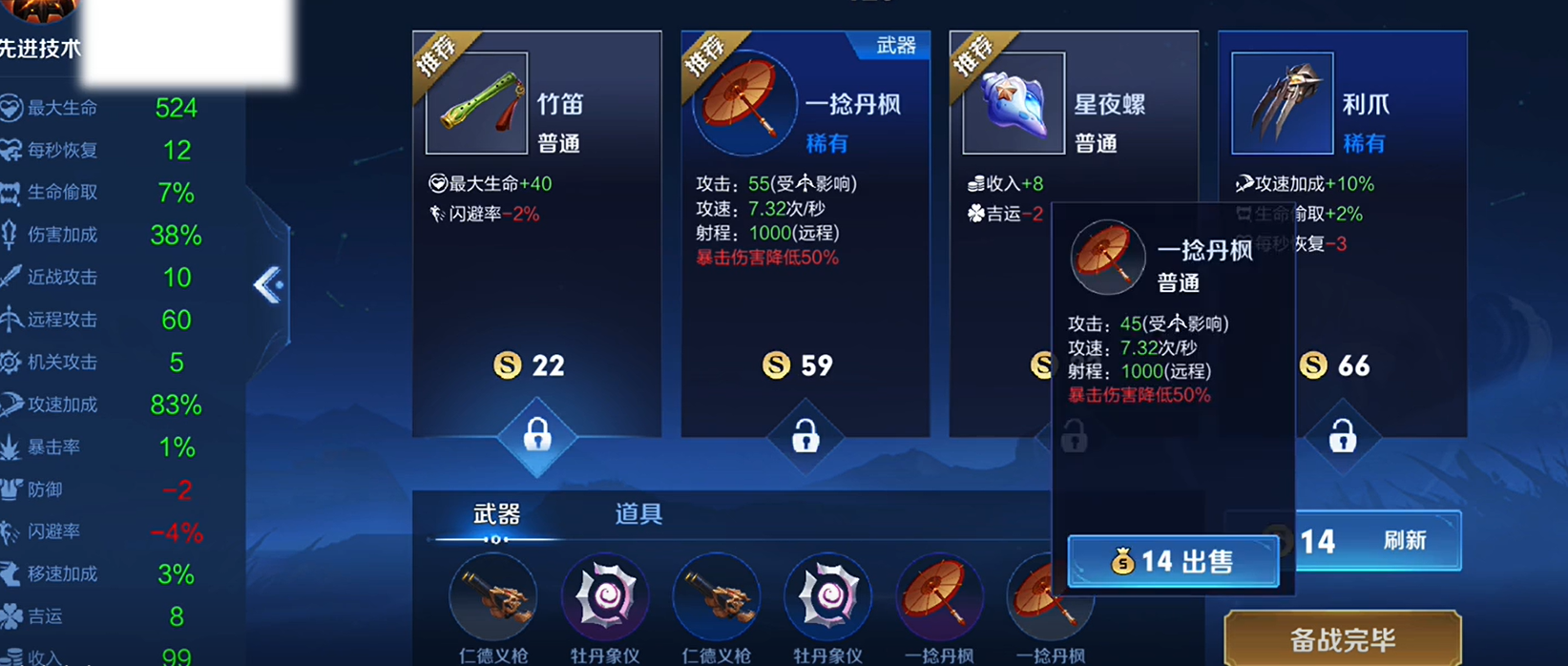Toggle the lock under the 59-coin 一捻丹枫
The height and width of the screenshot is (666, 1568).
805,436
